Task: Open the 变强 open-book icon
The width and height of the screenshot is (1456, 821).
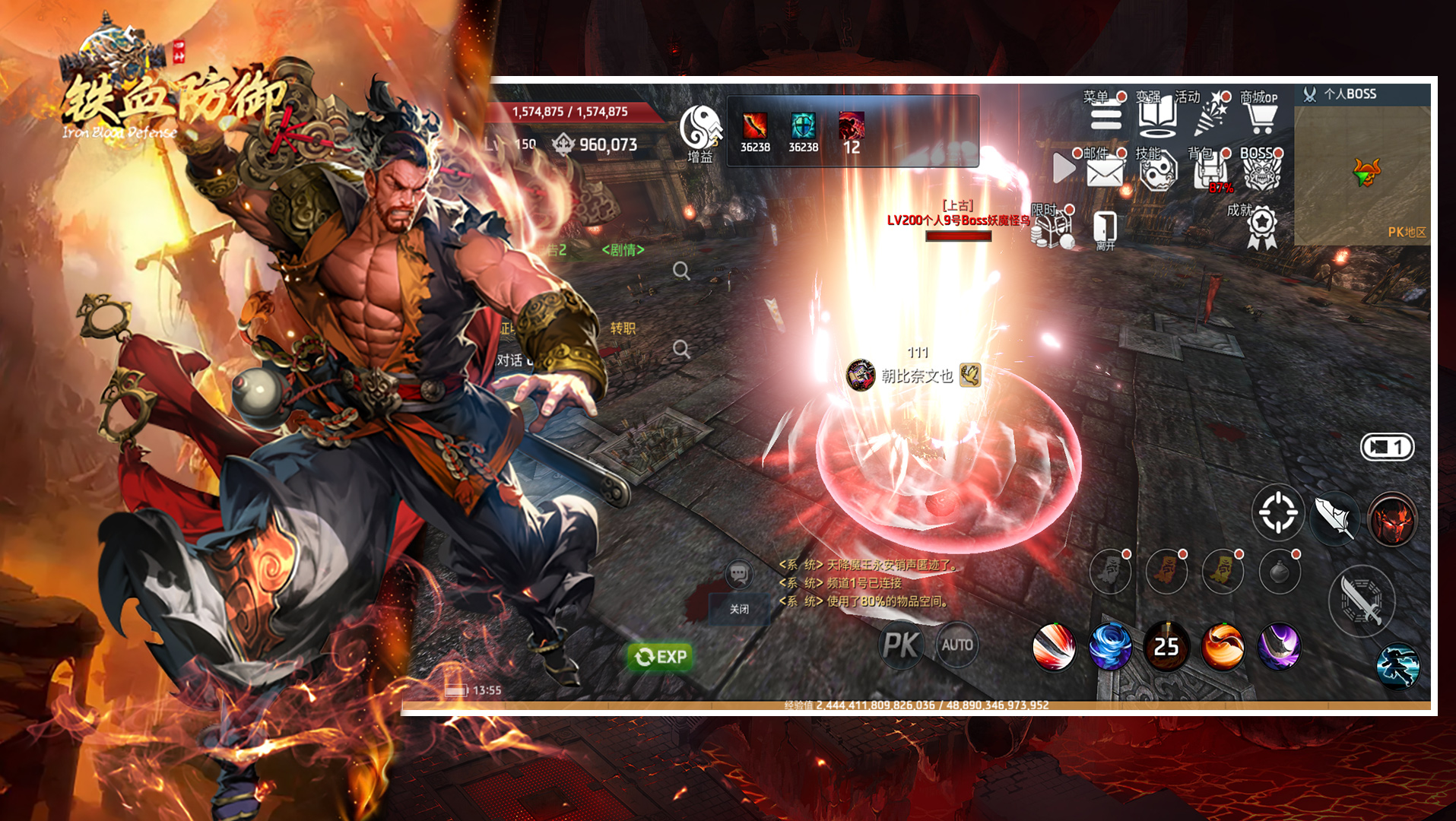Action: coord(1157,116)
